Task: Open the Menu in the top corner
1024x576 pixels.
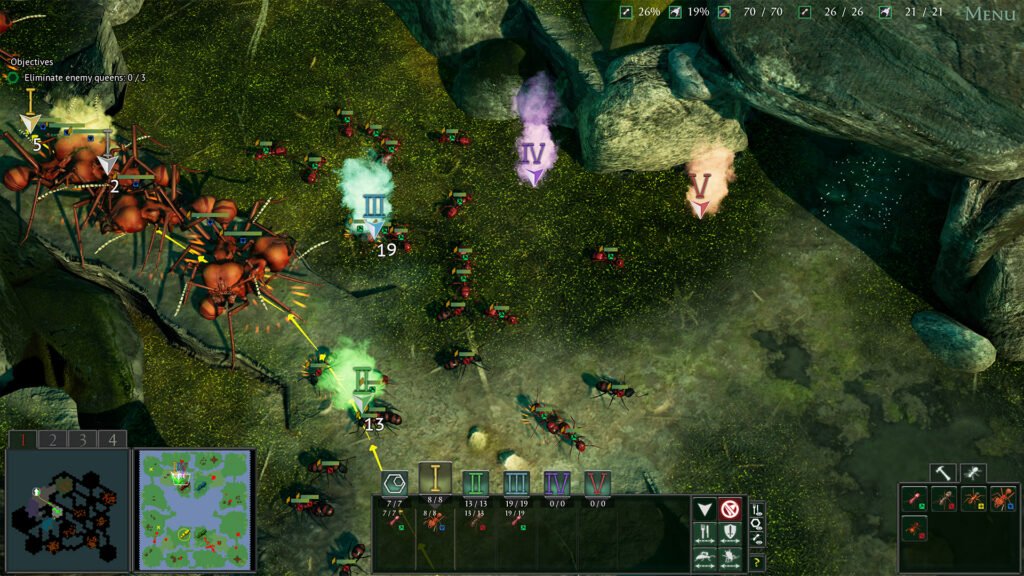Action: coord(990,14)
